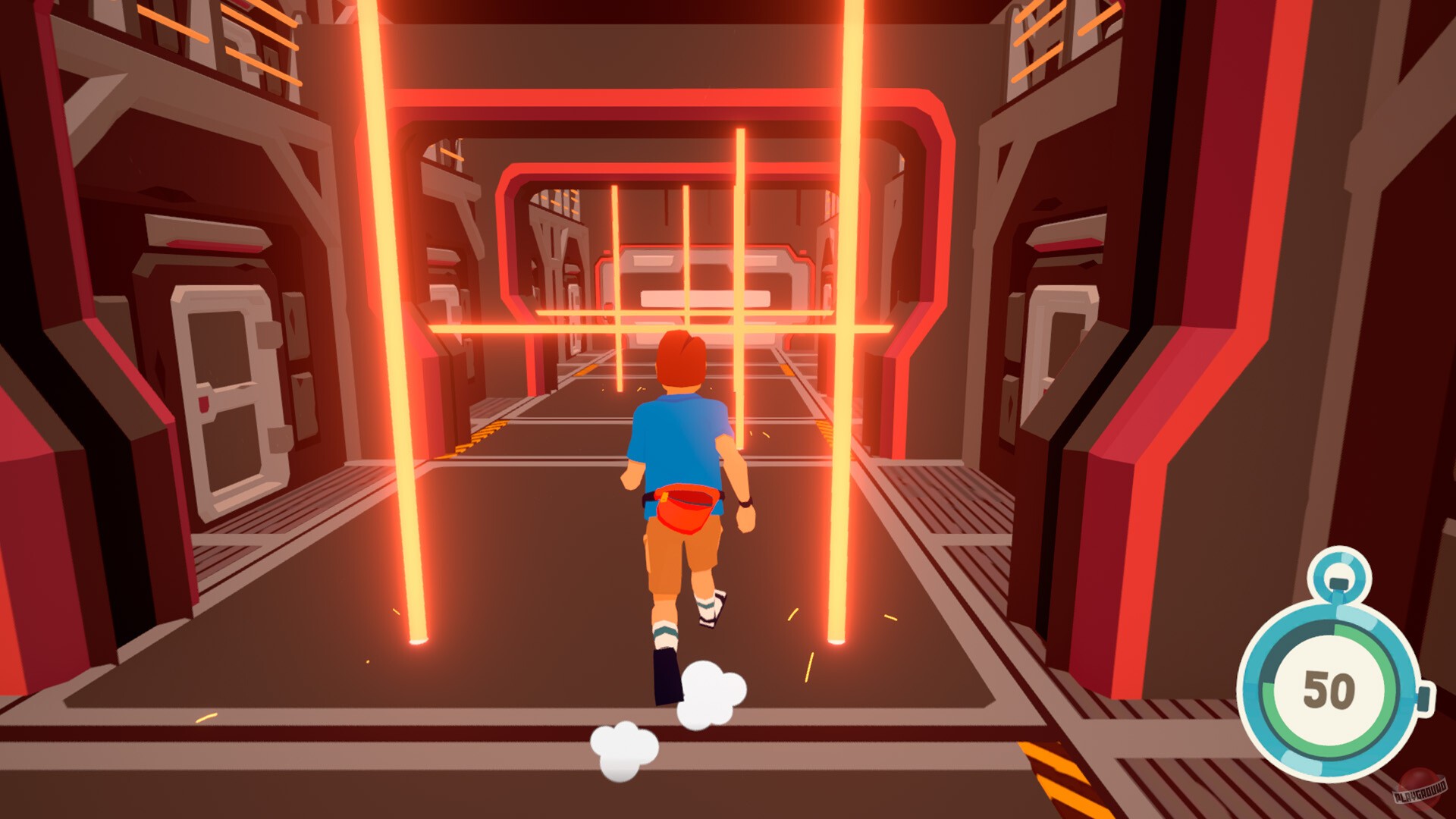This screenshot has width=1456, height=819.
Task: Click the stopwatch side button
Action: 1423,699
